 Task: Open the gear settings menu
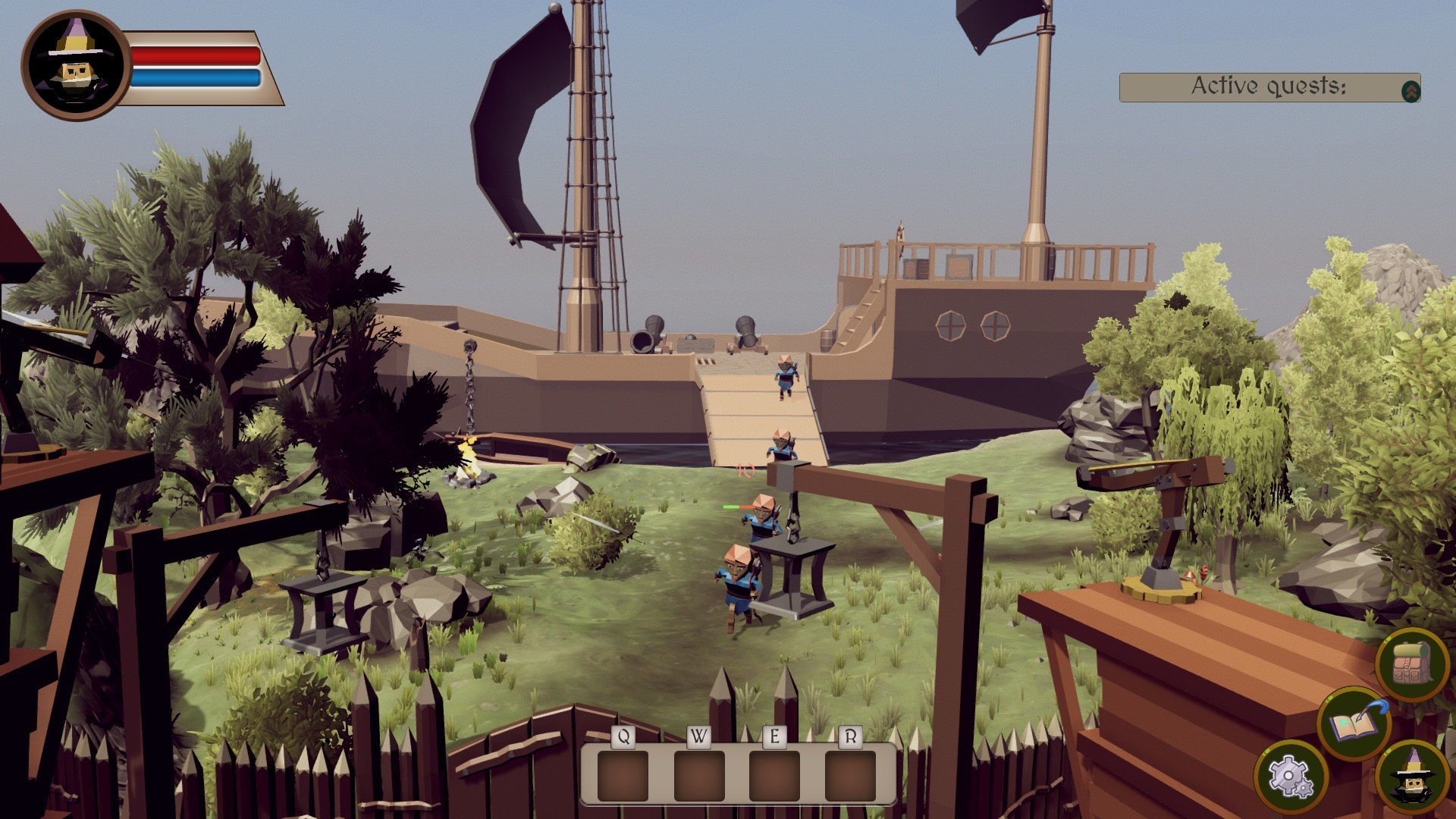pyautogui.click(x=1290, y=777)
